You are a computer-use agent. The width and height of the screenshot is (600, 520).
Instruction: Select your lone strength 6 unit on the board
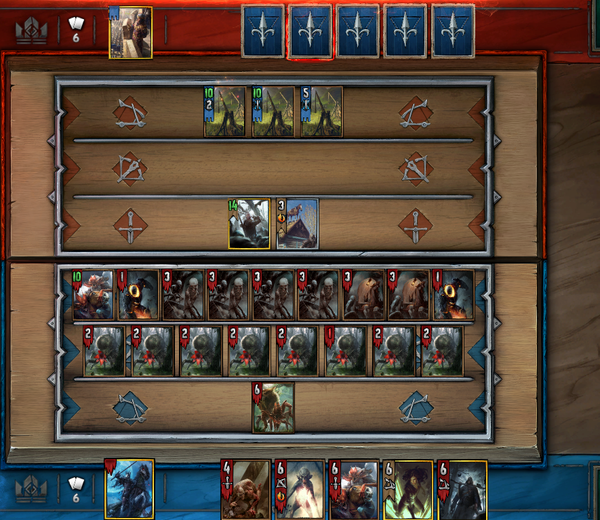click(272, 408)
